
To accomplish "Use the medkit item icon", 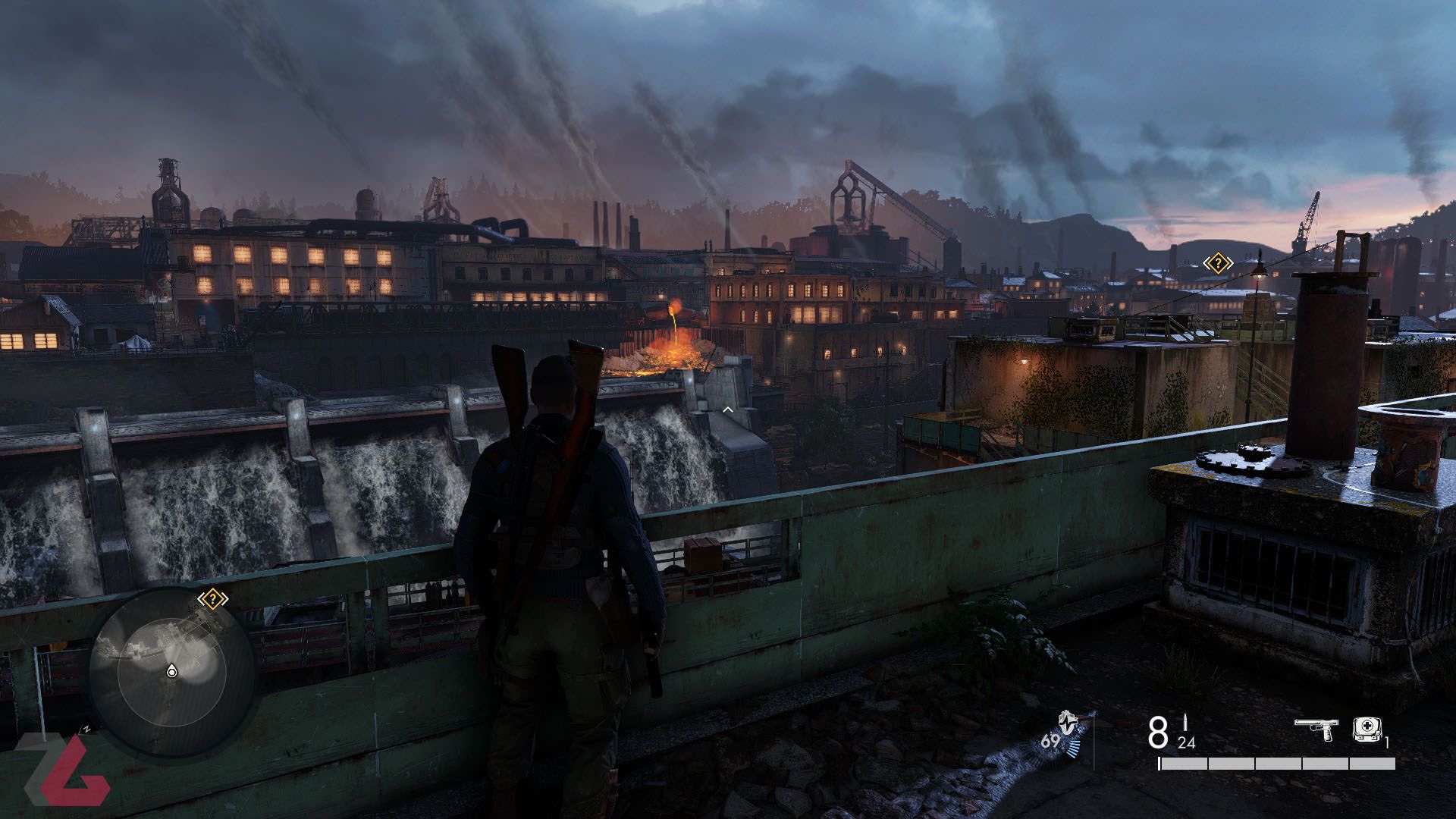I will 1367,730.
